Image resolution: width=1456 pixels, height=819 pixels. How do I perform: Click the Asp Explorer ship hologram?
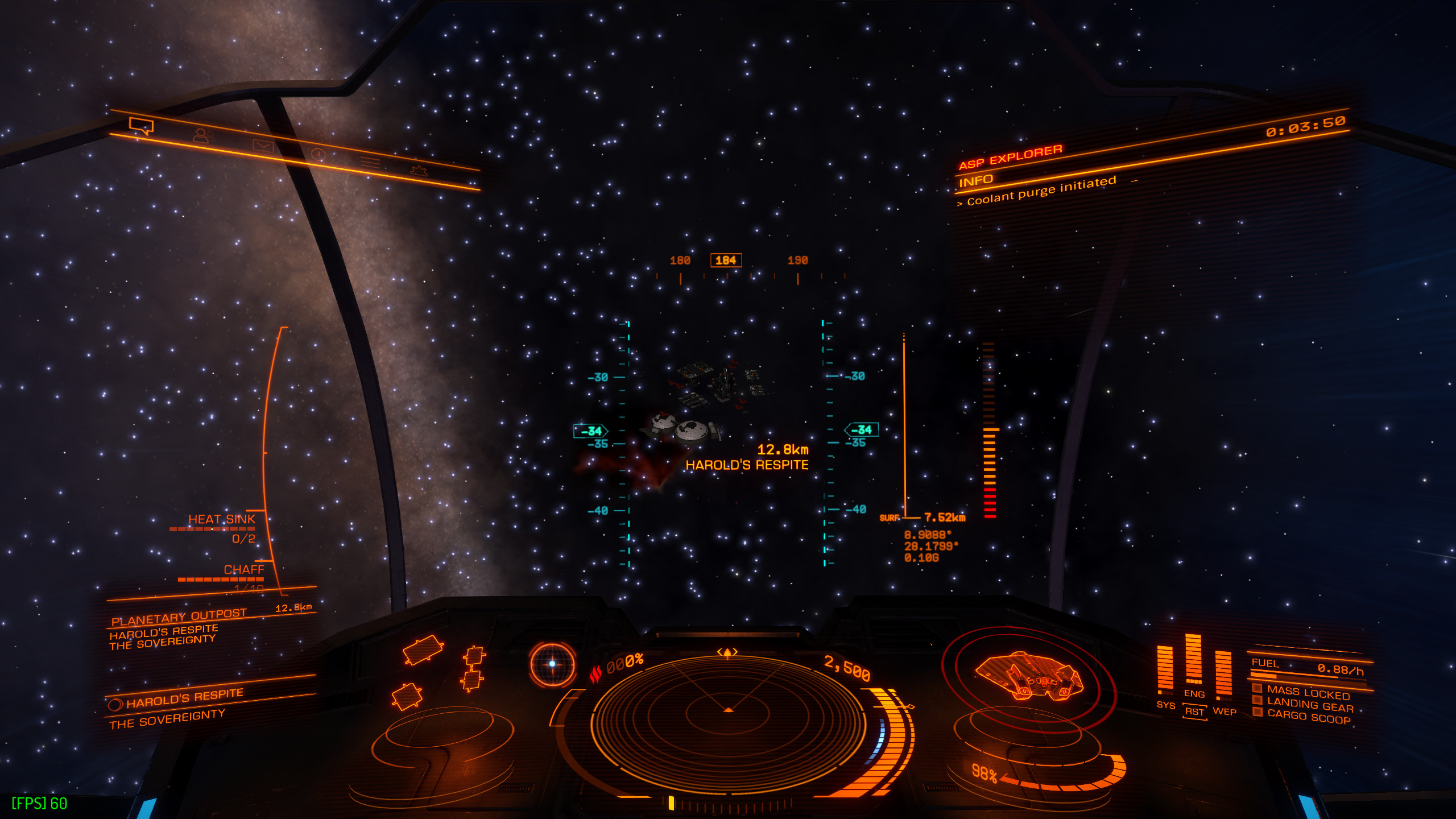tap(1028, 676)
